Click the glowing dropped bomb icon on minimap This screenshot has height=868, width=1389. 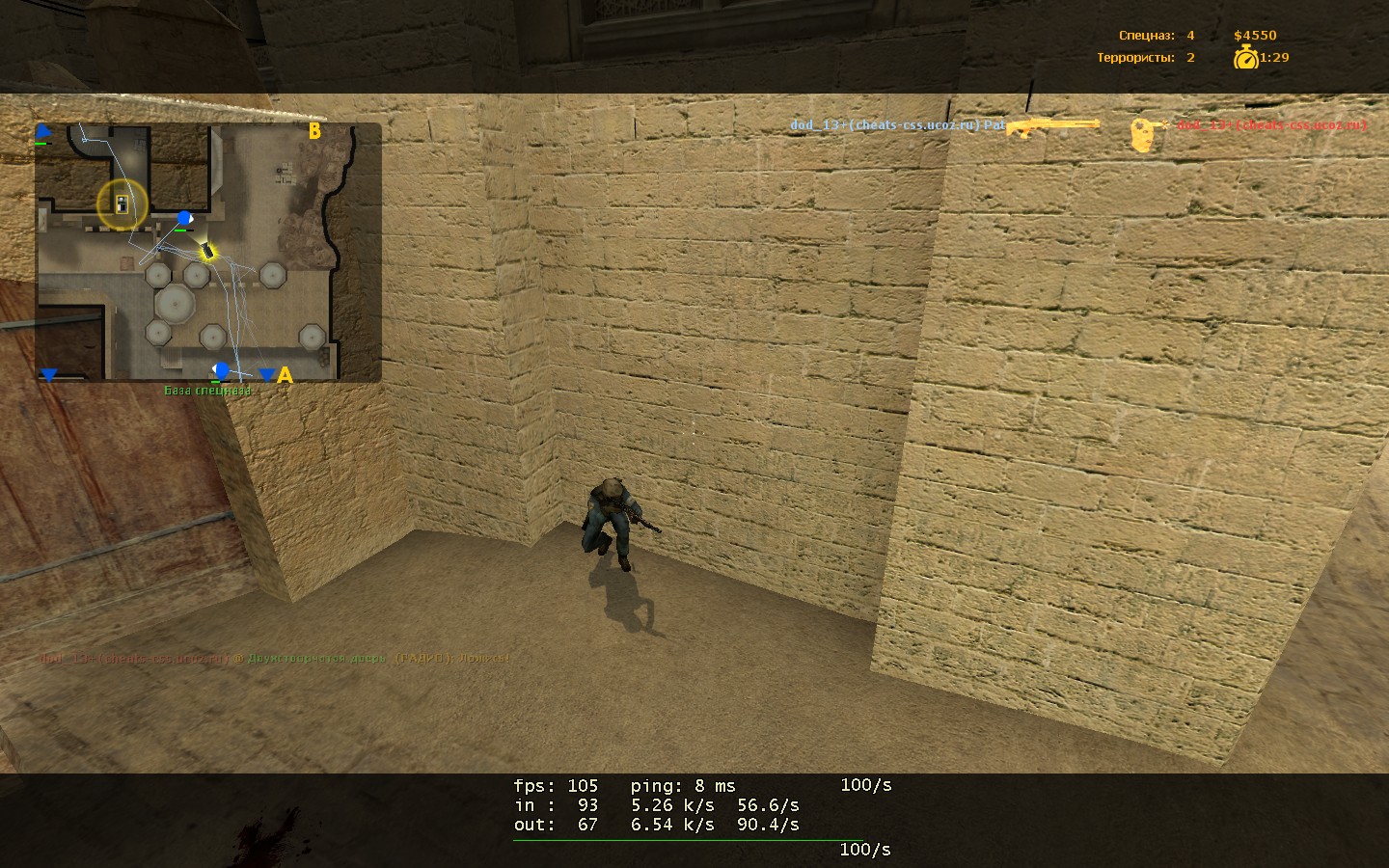[x=207, y=253]
